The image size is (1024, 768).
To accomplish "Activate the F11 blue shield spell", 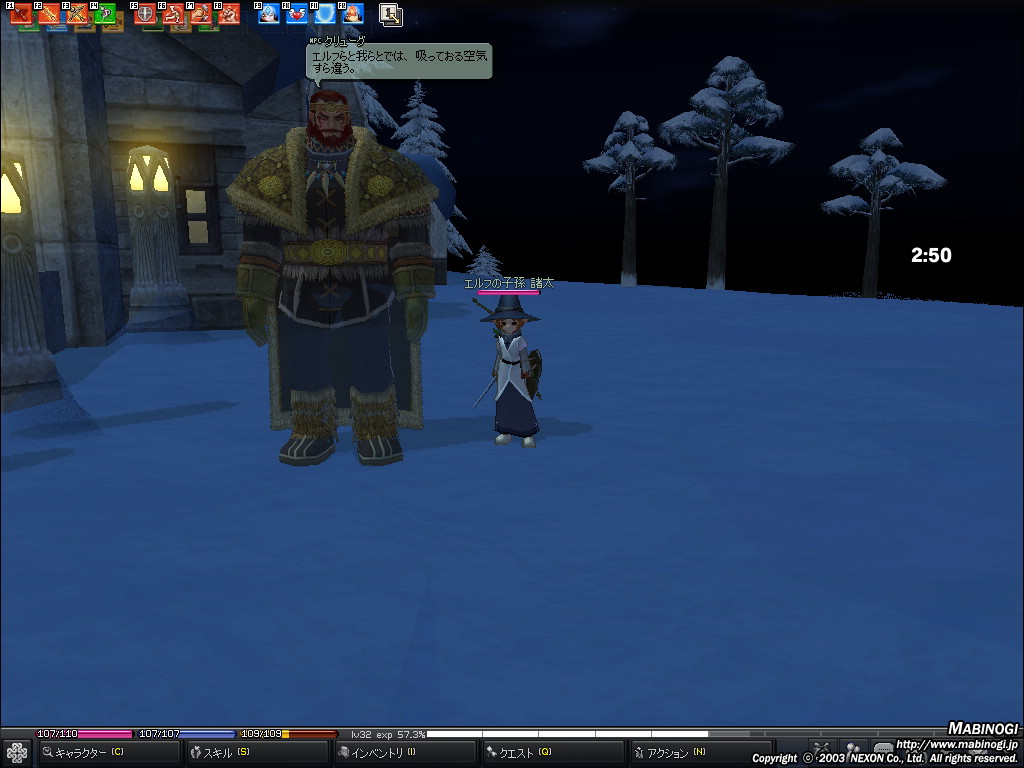I will (x=325, y=15).
